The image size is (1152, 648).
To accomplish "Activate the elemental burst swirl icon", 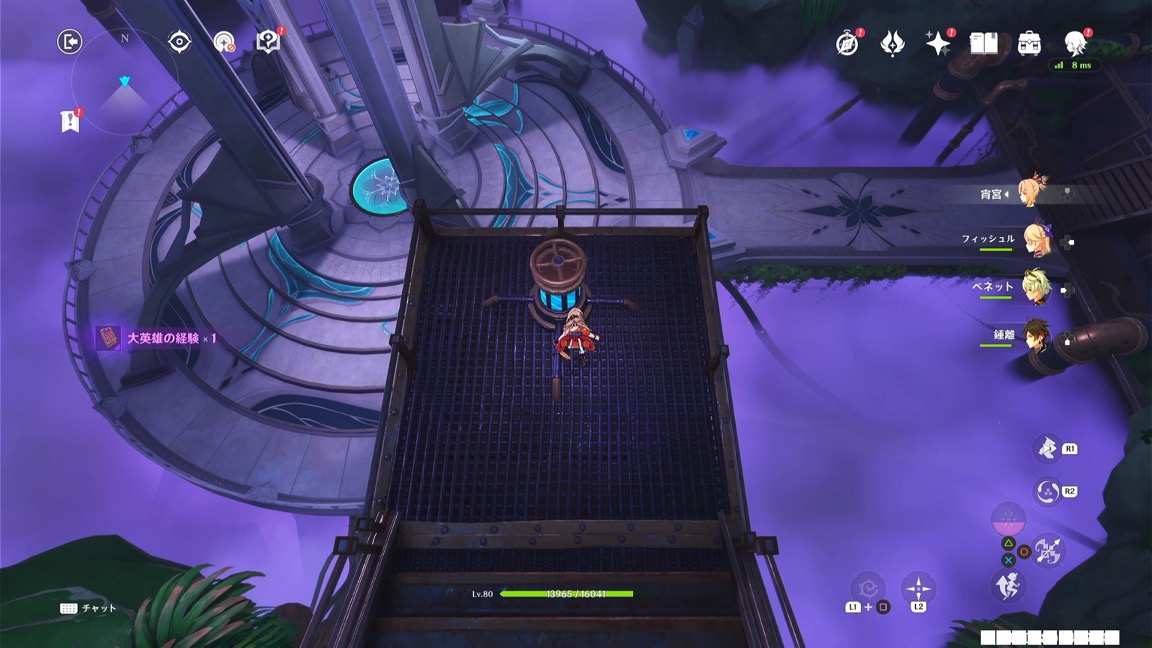I will point(1048,491).
